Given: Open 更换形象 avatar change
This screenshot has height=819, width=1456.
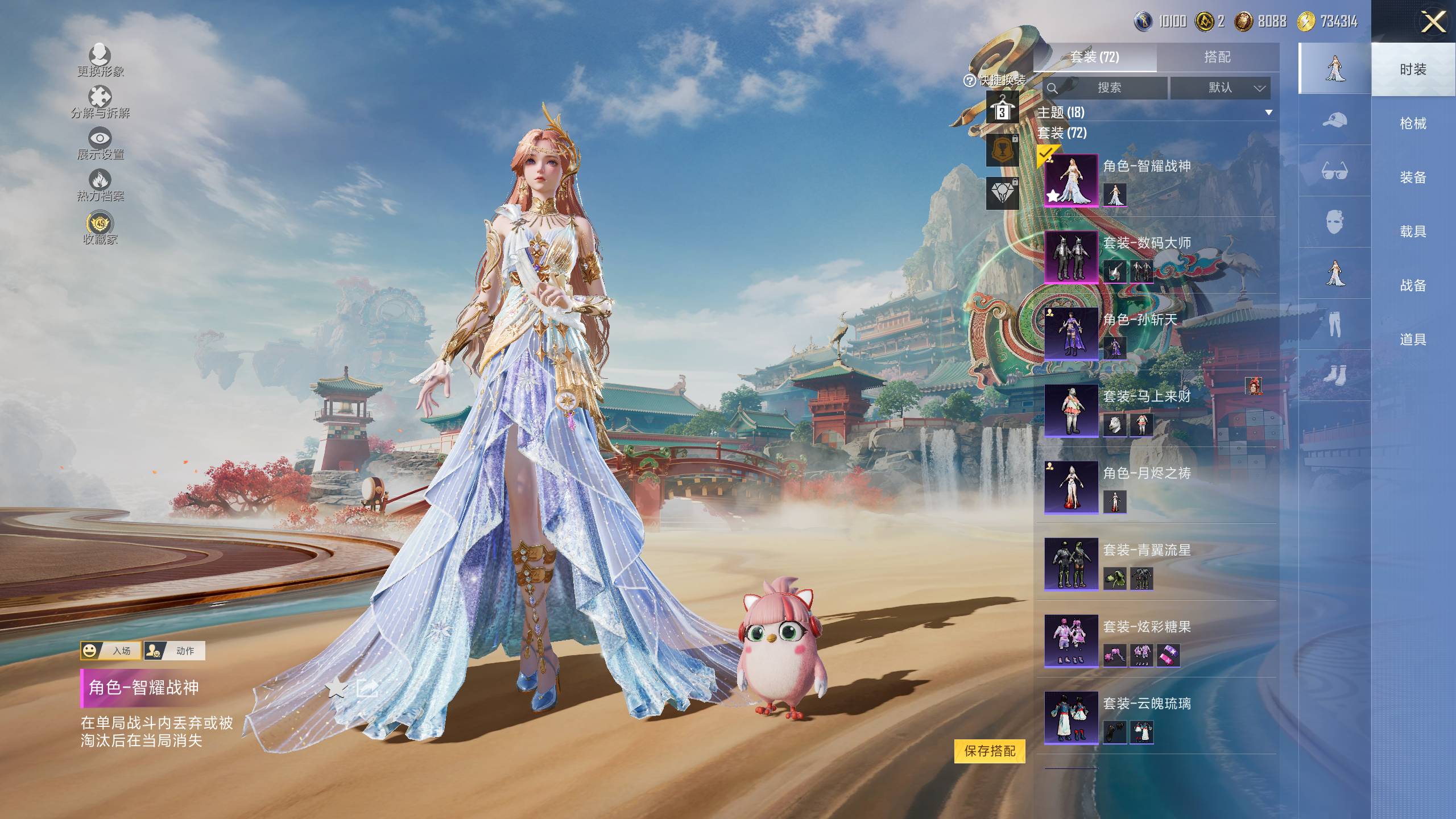Looking at the screenshot, I should 100,60.
